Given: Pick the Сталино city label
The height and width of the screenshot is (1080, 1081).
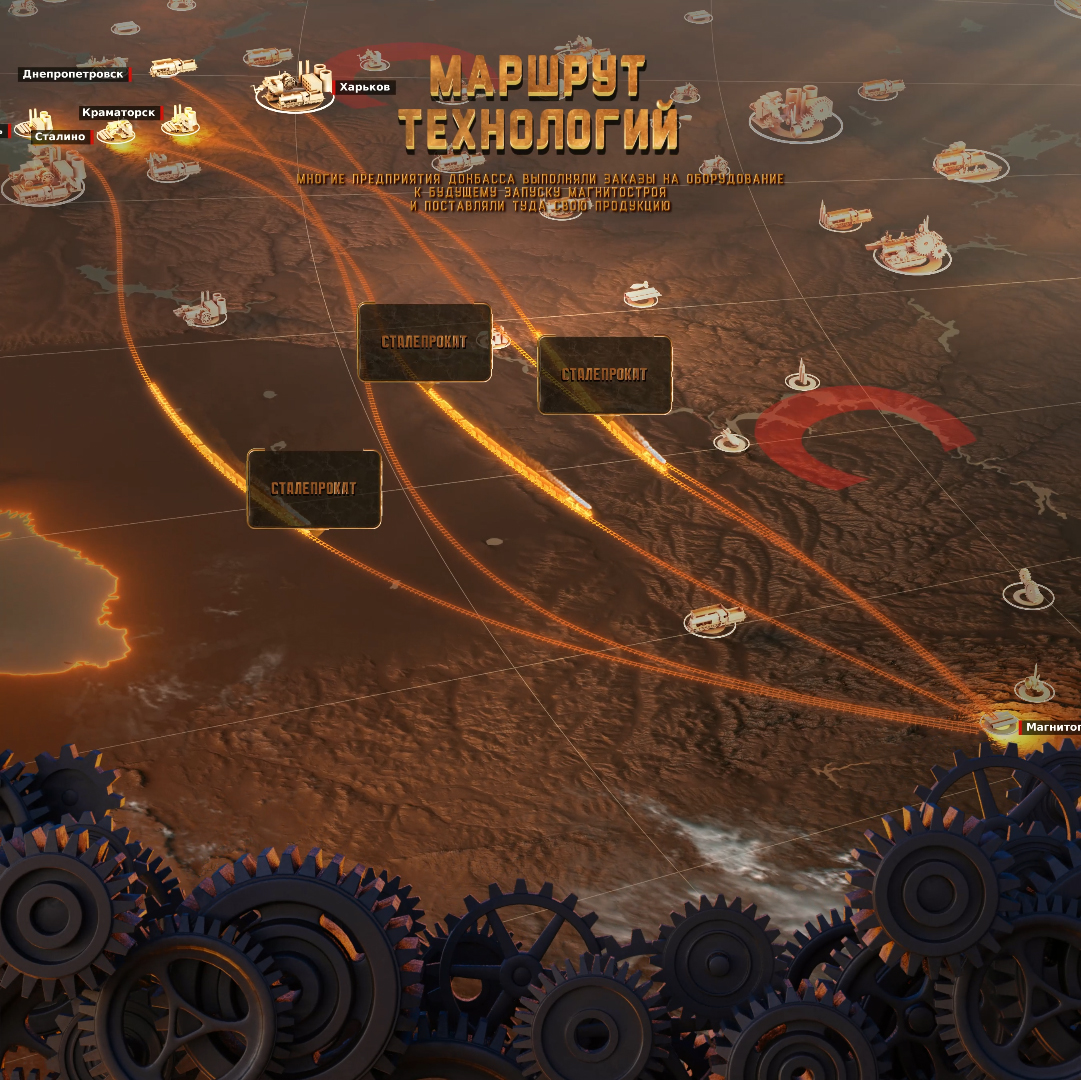Looking at the screenshot, I should click(x=59, y=136).
